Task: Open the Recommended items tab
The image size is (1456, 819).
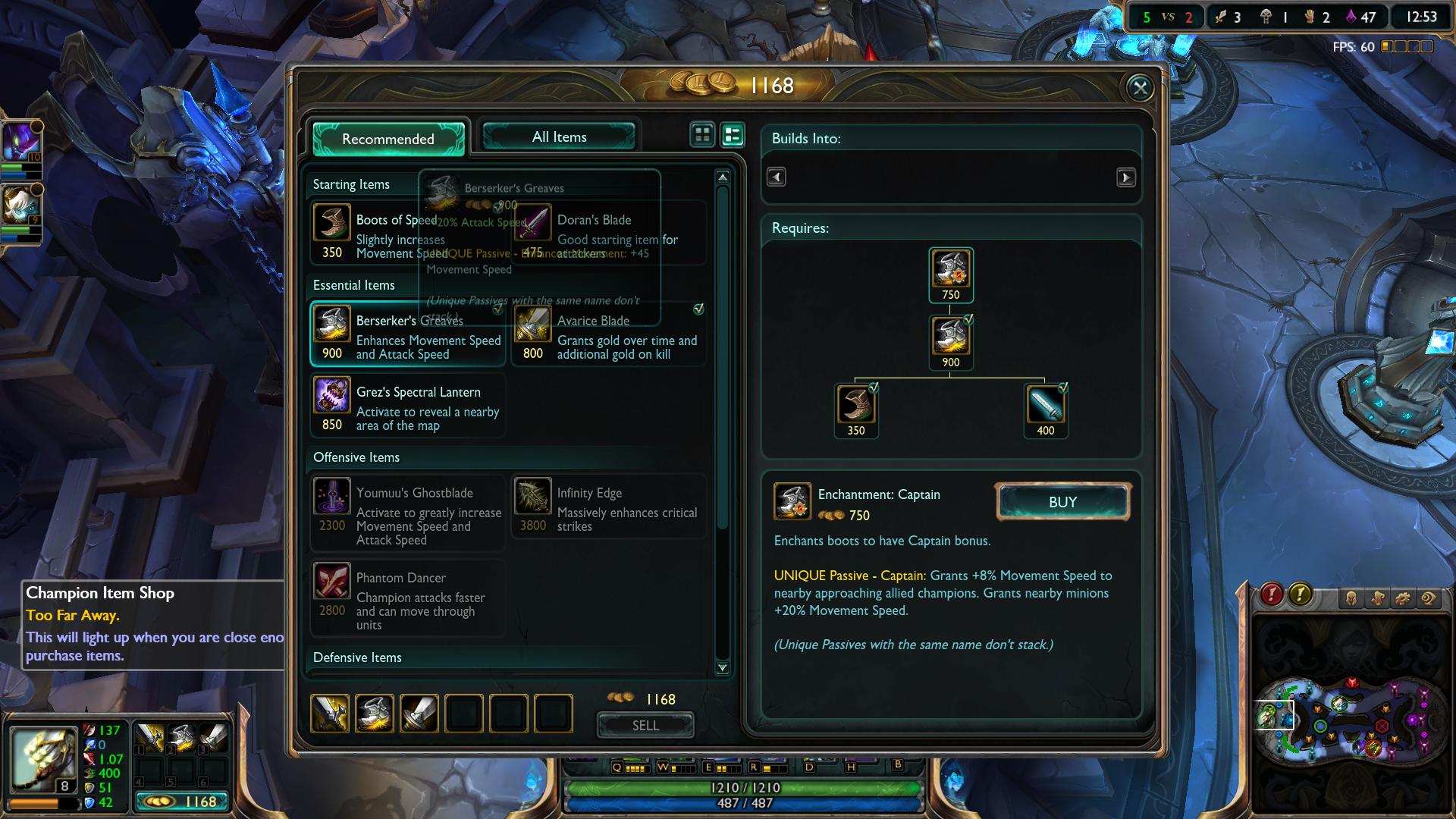Action: point(388,139)
